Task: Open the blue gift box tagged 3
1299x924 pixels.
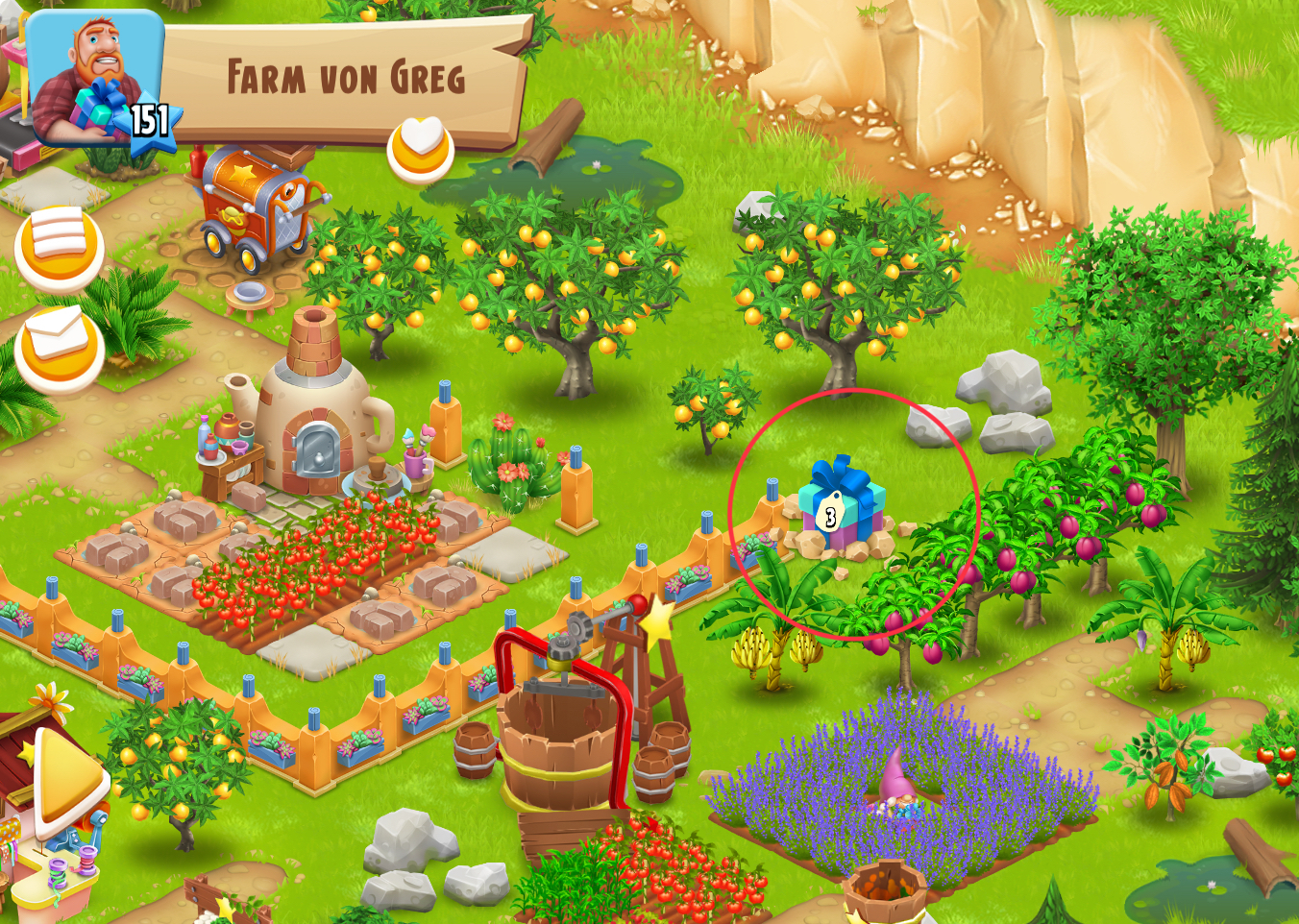Action: pos(840,502)
